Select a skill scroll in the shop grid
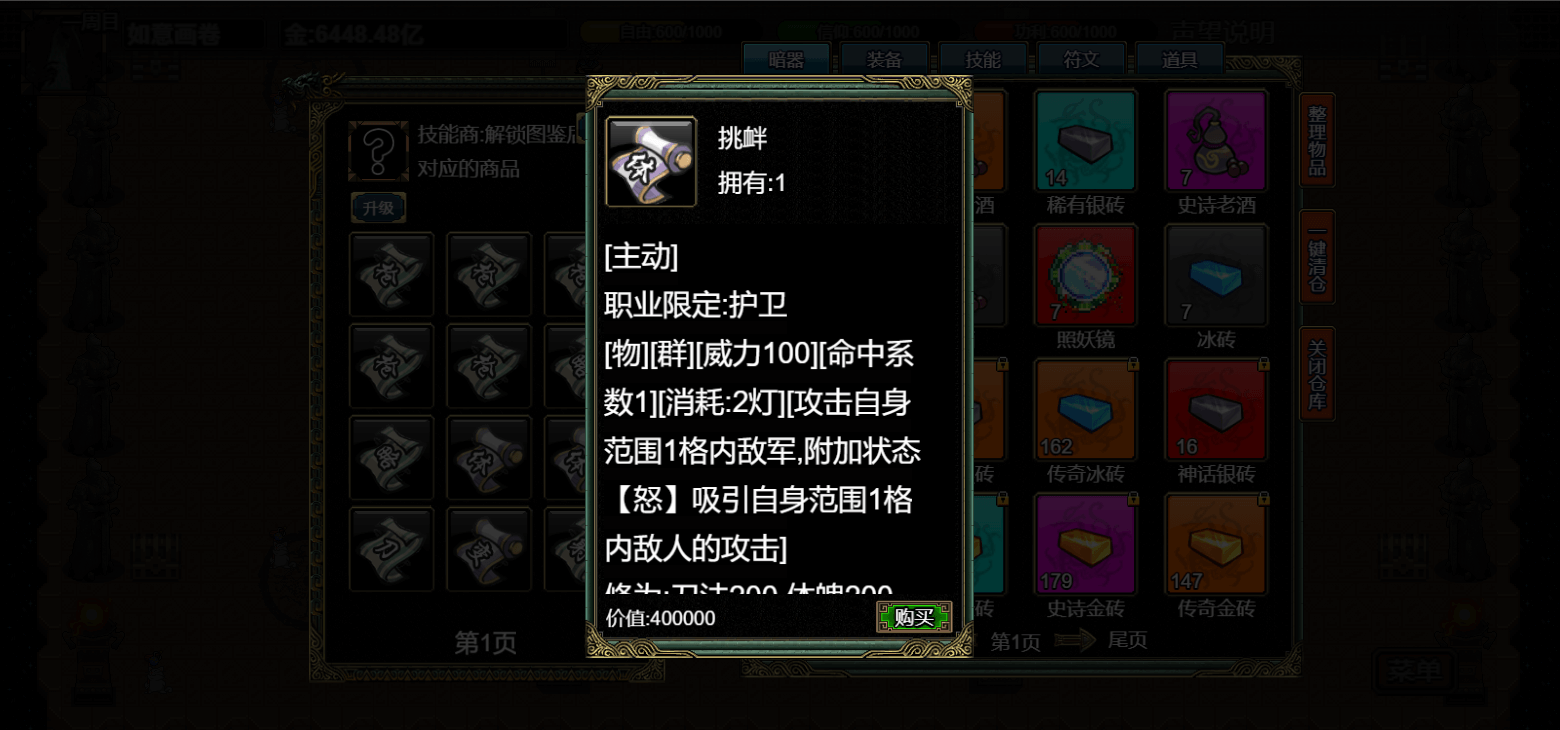The height and width of the screenshot is (730, 1560). (391, 274)
